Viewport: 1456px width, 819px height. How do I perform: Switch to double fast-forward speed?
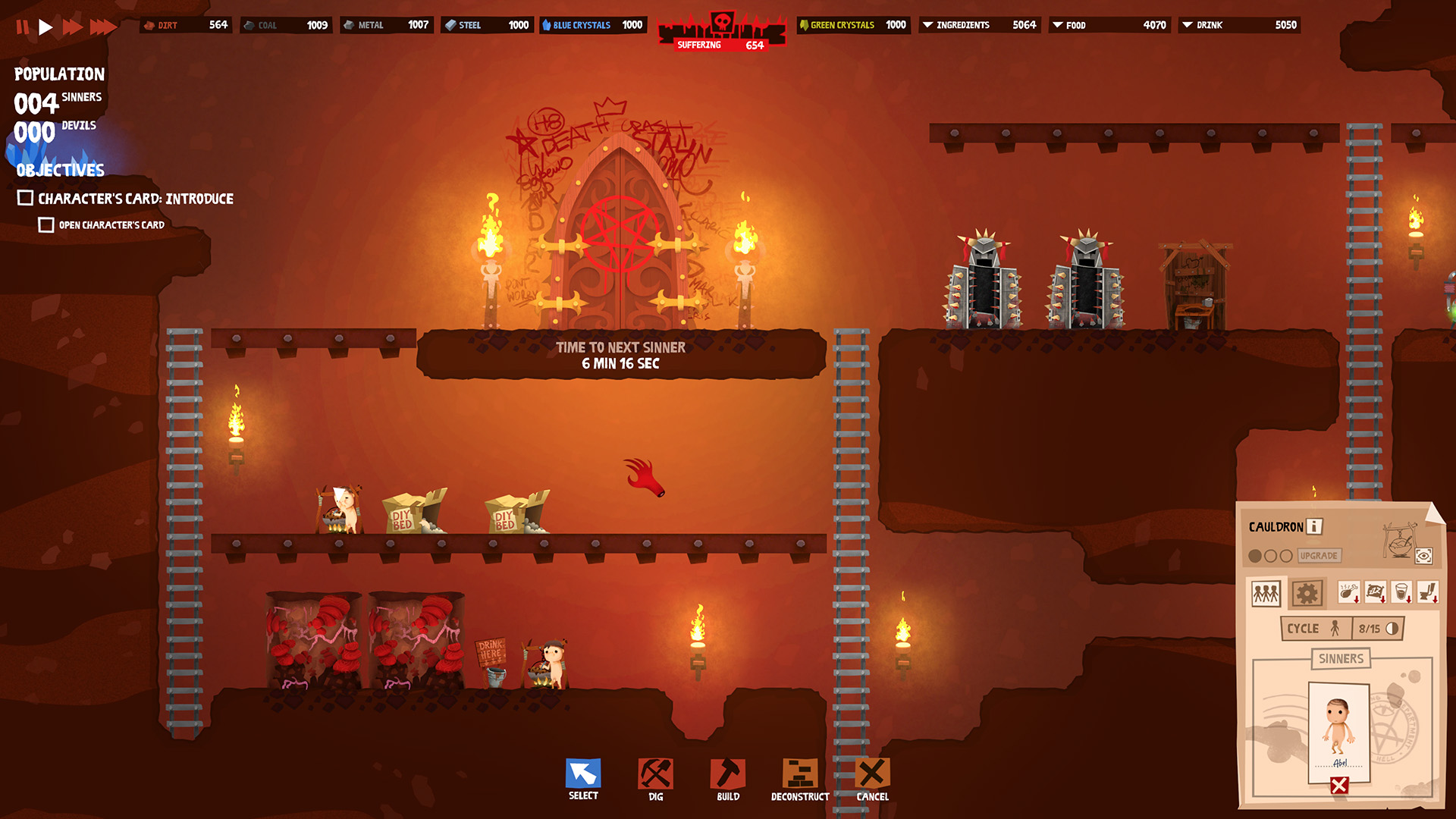(72, 27)
